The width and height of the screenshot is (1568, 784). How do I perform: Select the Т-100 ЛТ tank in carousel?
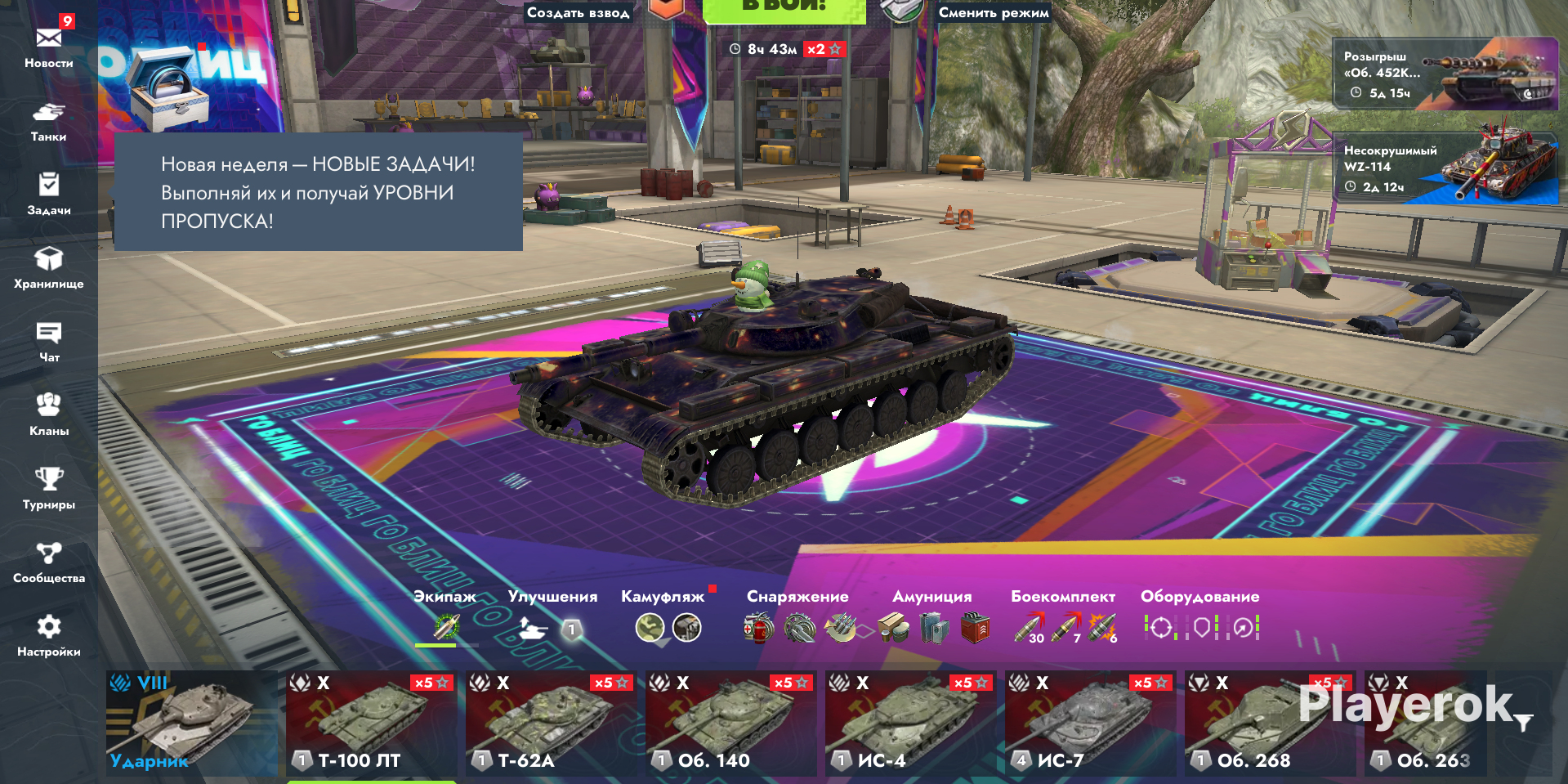(371, 724)
